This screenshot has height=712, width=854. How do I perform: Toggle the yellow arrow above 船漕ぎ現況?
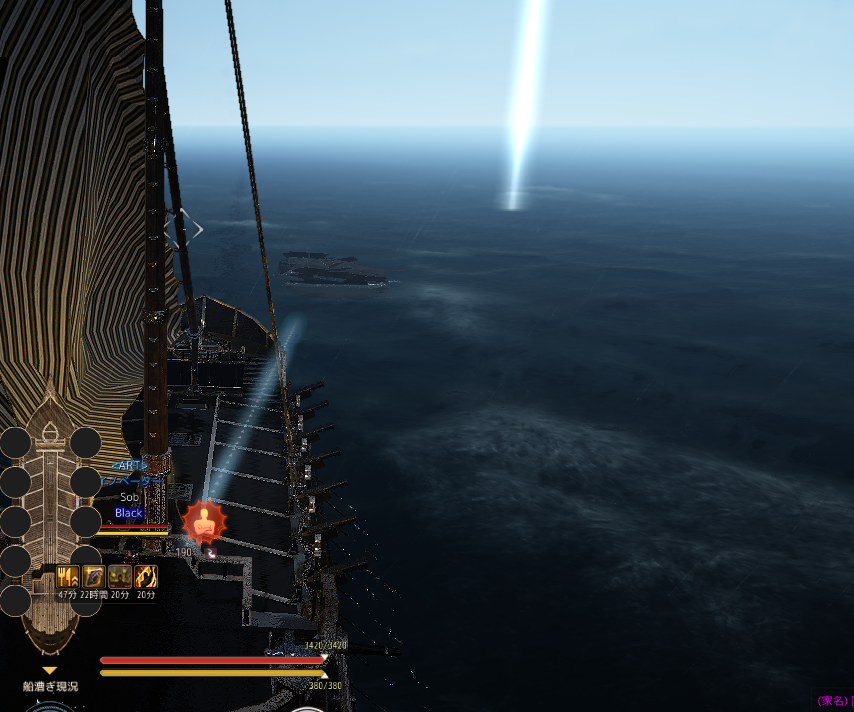(50, 671)
